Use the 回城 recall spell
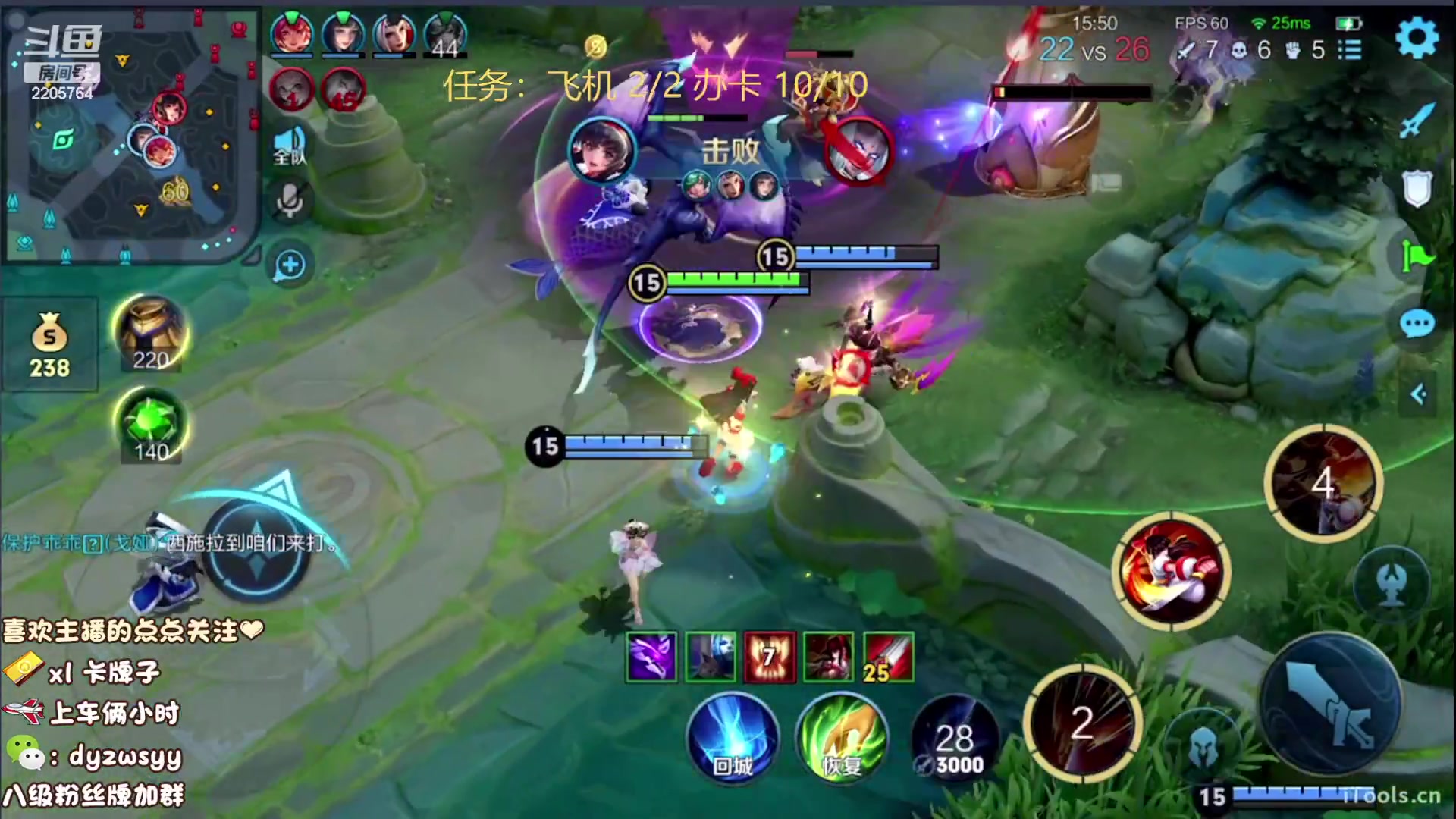Image resolution: width=1456 pixels, height=819 pixels. point(733,739)
